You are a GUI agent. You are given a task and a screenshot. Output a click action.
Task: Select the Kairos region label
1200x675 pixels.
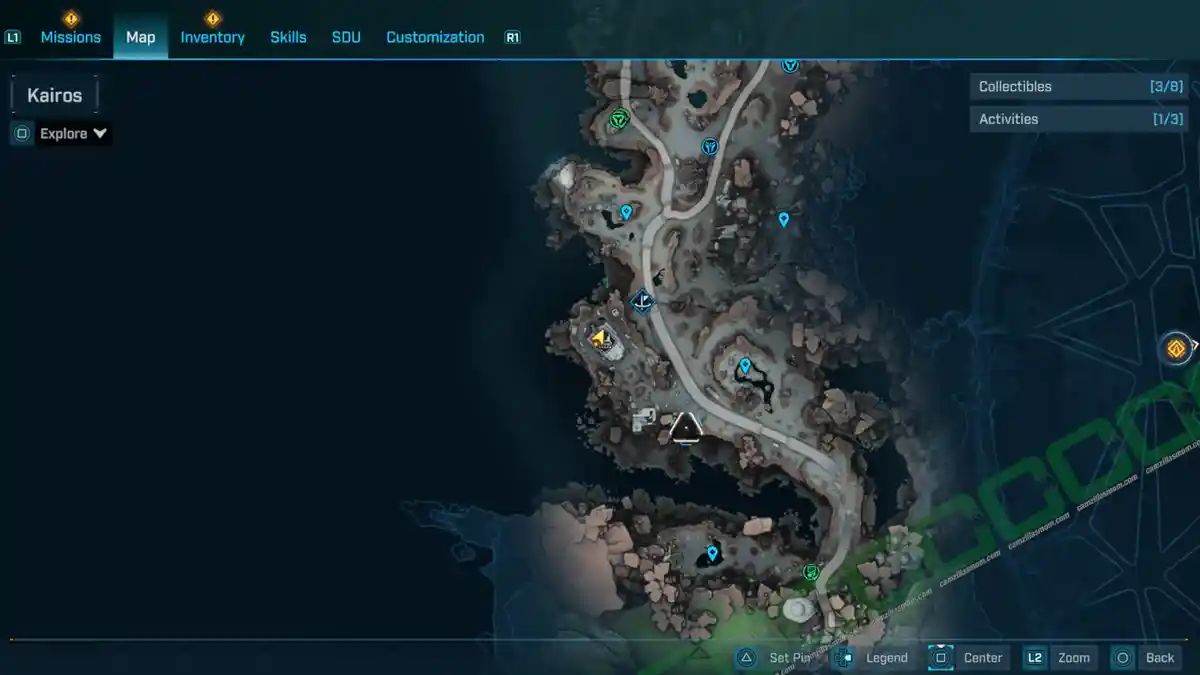(54, 96)
